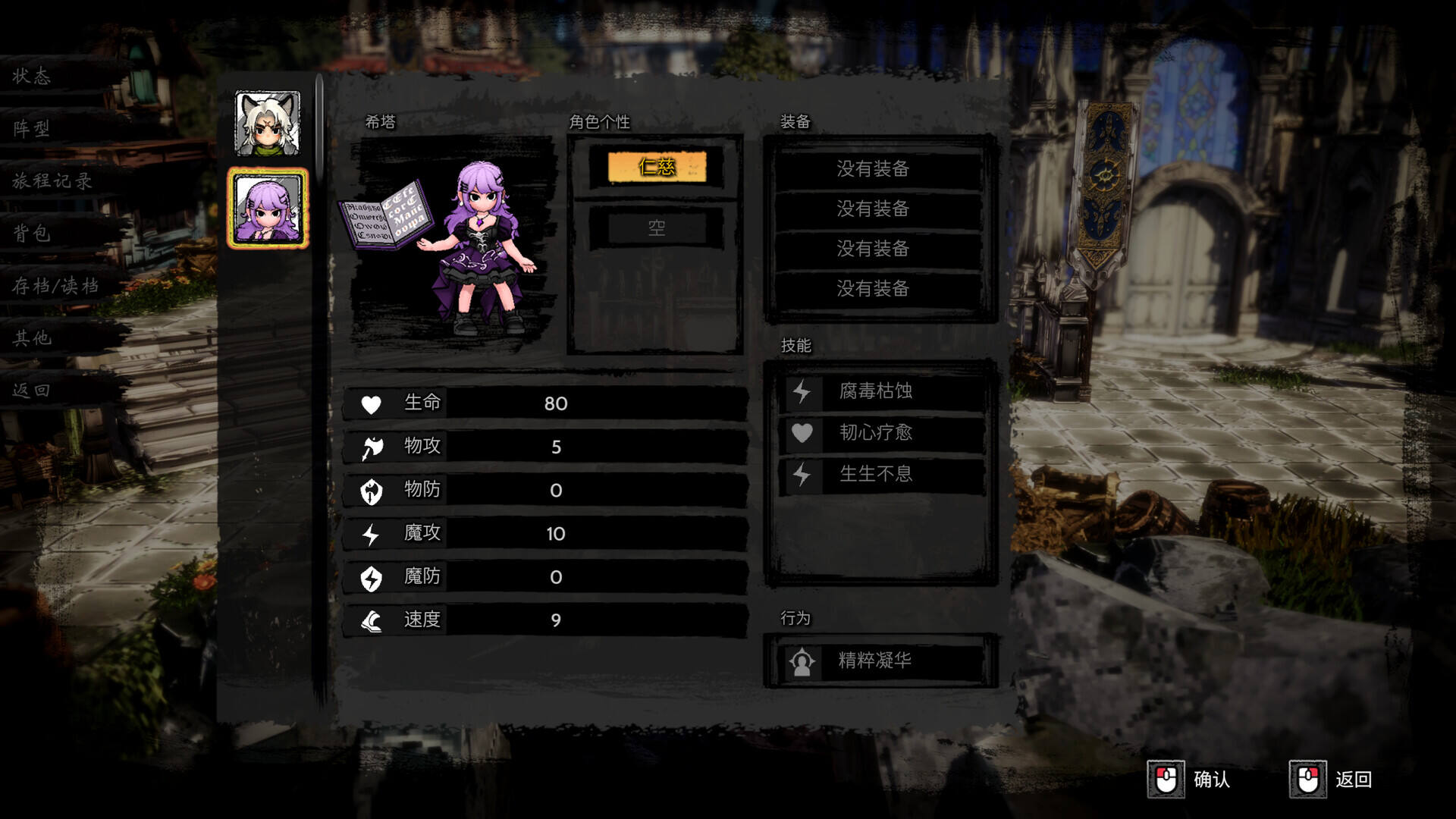The image size is (1456, 819).
Task: Choose the 存档/读档 save and load entry
Action: [55, 286]
